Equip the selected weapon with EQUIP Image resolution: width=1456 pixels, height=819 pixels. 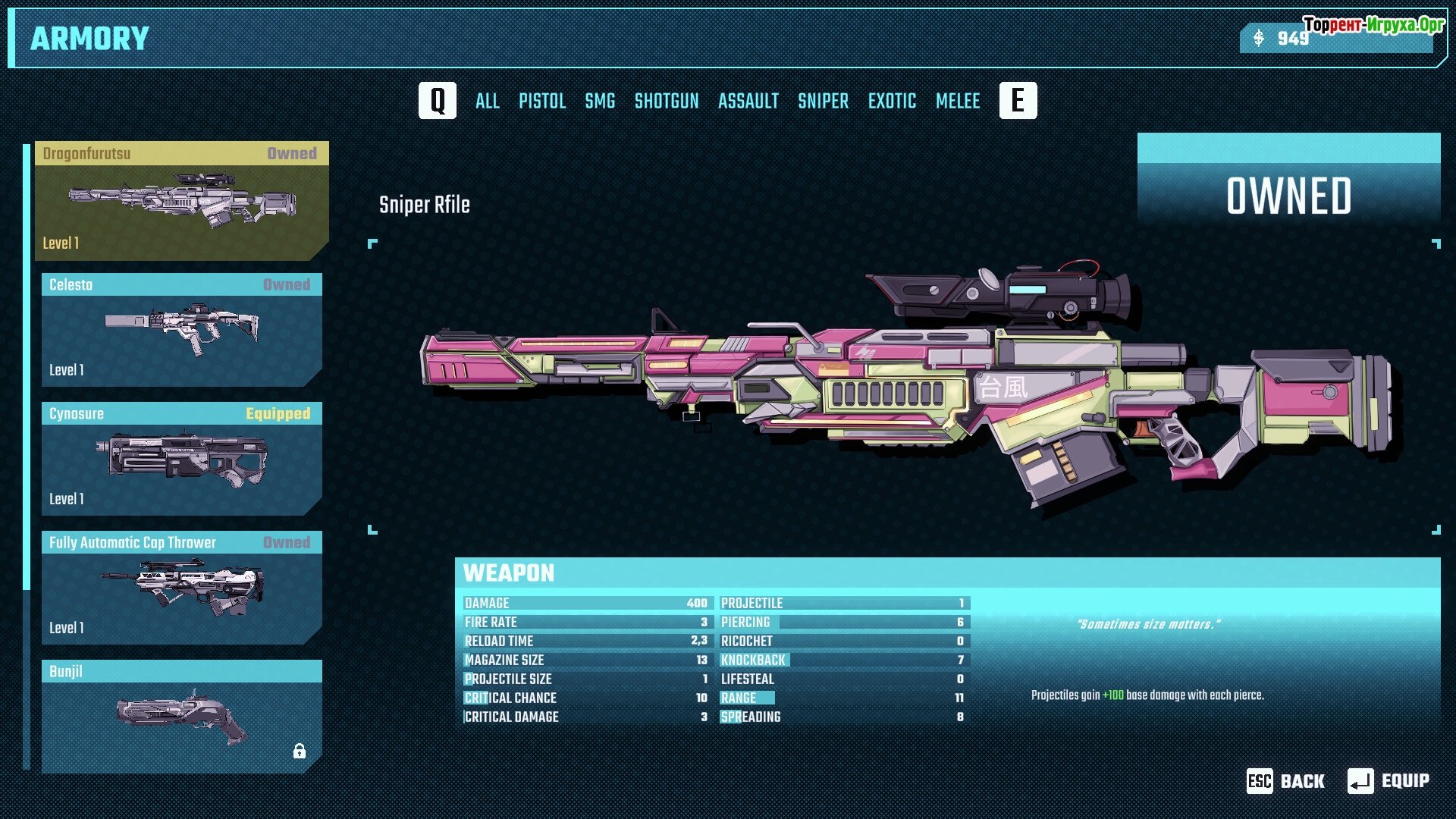(1389, 781)
